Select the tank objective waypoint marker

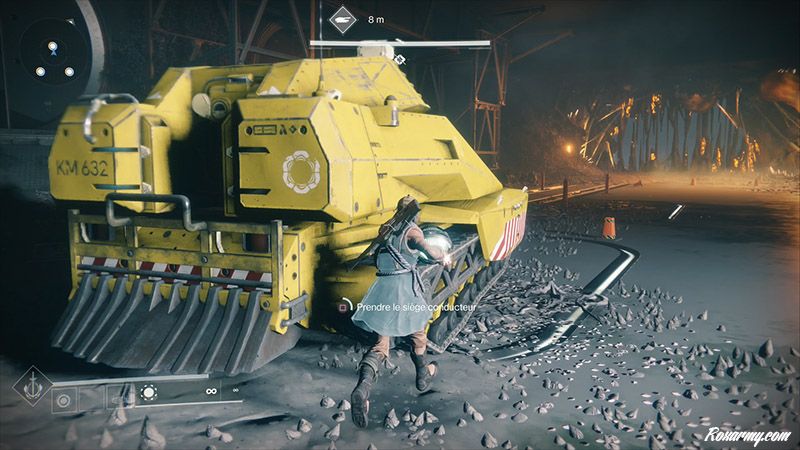point(343,19)
